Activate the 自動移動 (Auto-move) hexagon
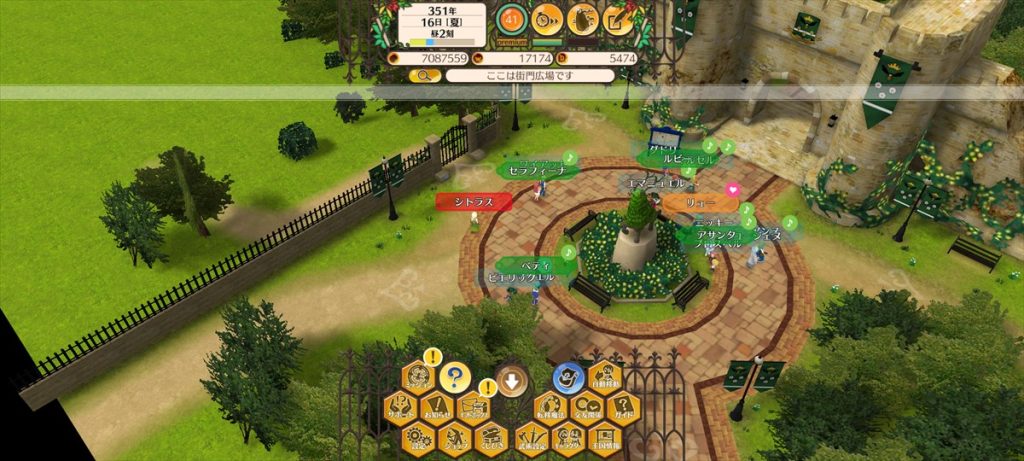This screenshot has width=1024, height=461. (x=604, y=378)
